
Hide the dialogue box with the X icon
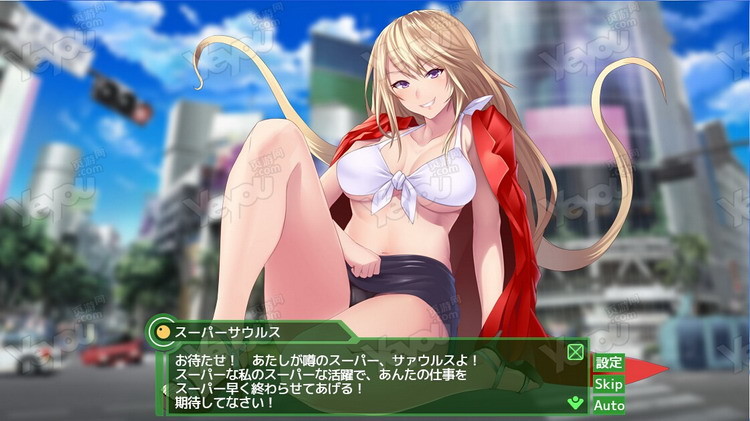tap(575, 352)
